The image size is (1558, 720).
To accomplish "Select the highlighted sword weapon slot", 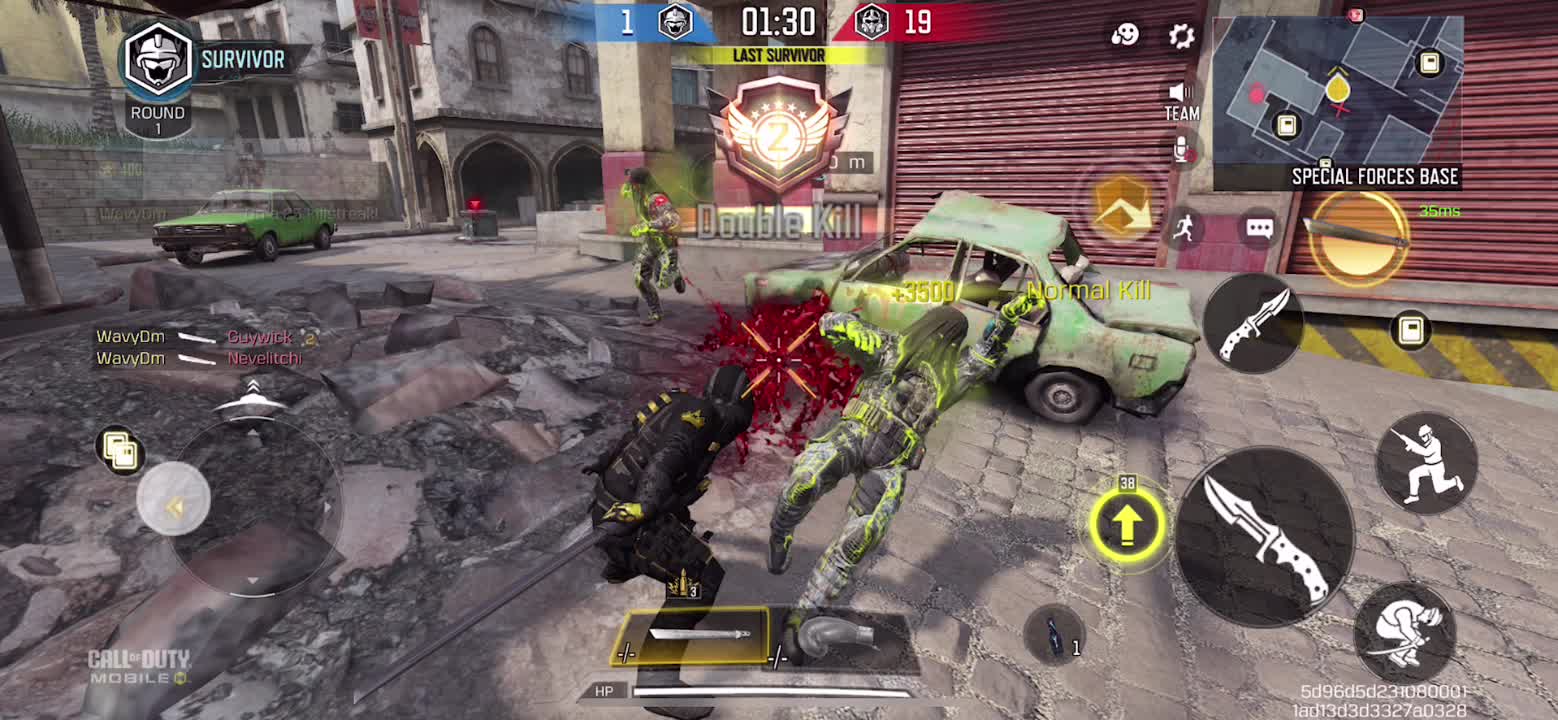I will pyautogui.click(x=692, y=635).
